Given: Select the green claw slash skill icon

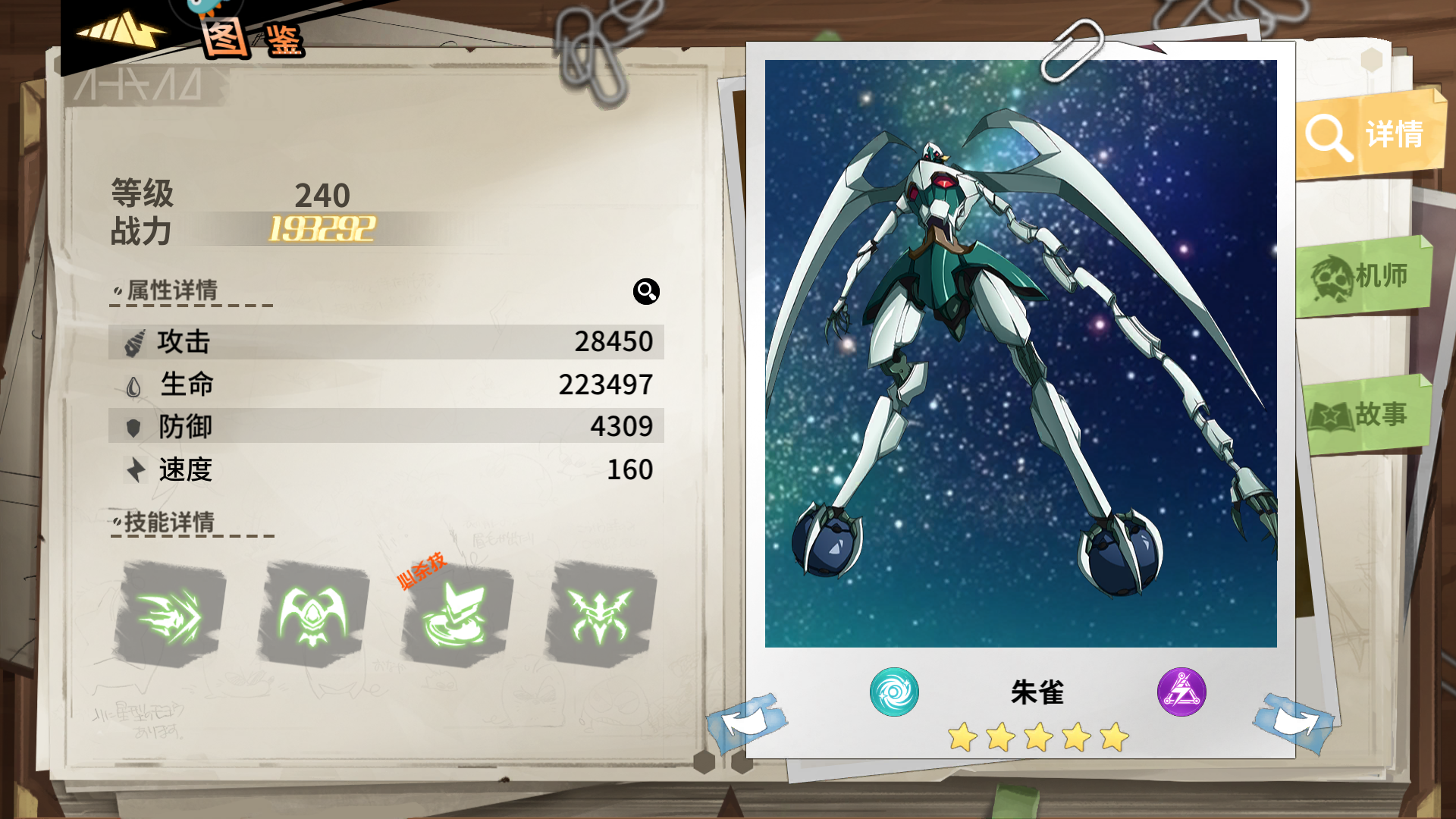Looking at the screenshot, I should [170, 614].
